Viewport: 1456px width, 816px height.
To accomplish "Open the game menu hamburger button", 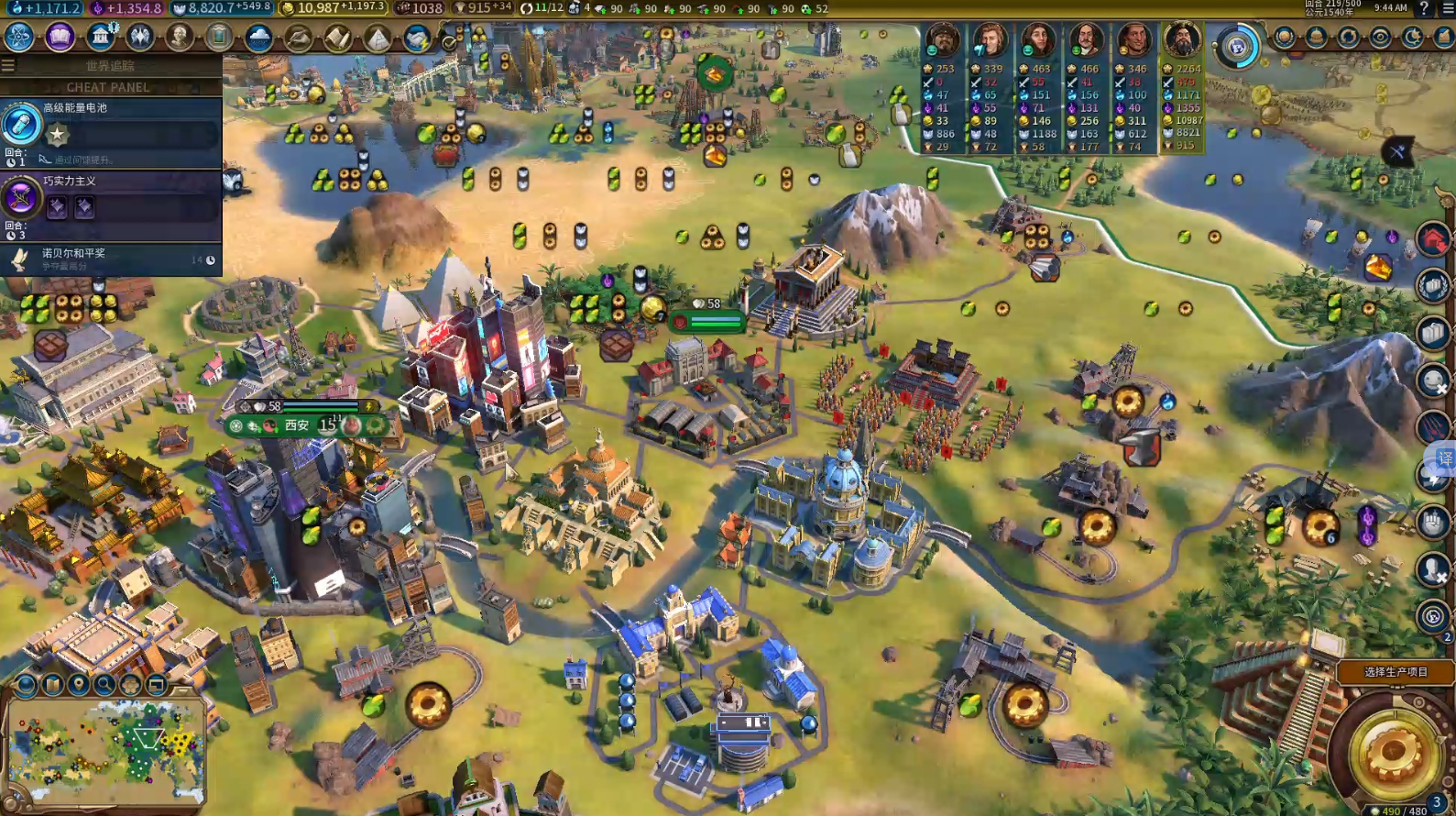I will pos(1445,8).
